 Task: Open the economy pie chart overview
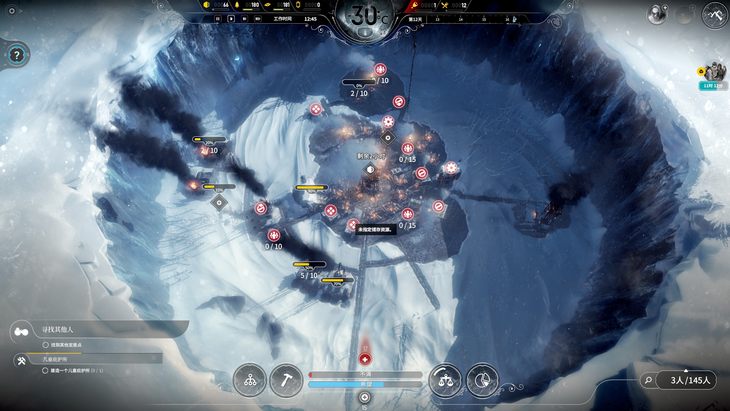(482, 379)
